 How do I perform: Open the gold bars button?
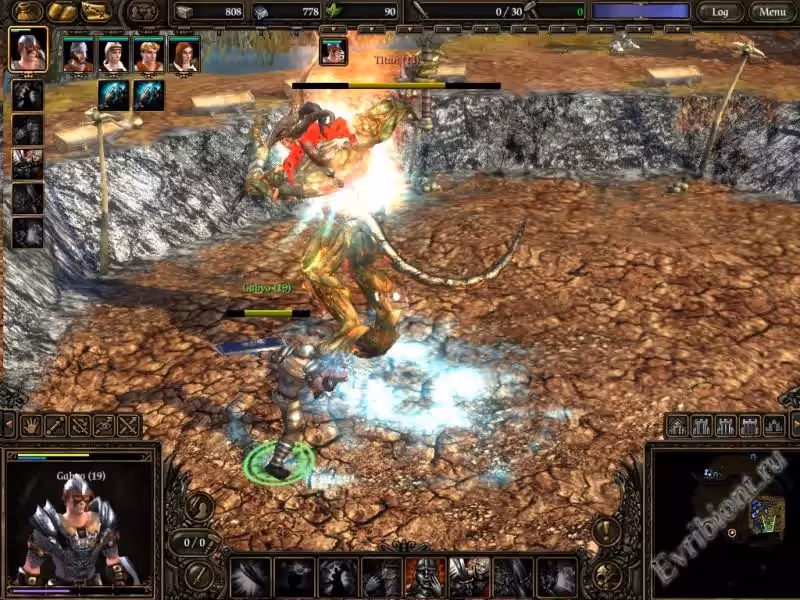62,12
